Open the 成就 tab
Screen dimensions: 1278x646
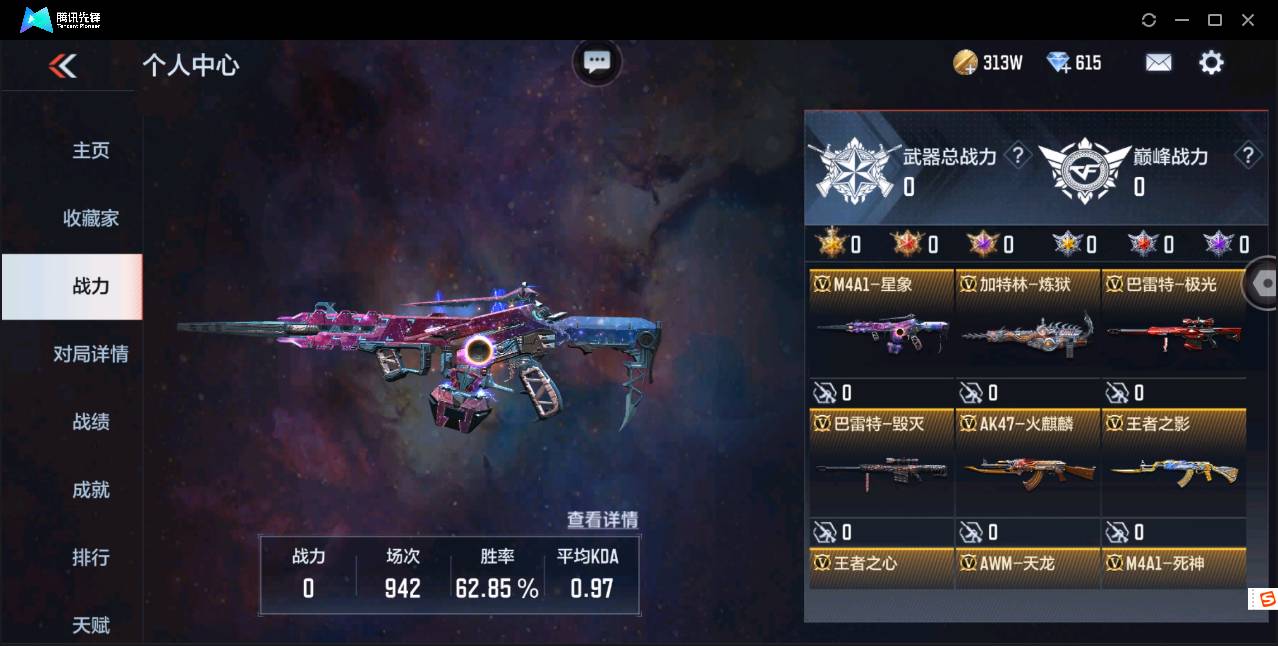tap(91, 490)
